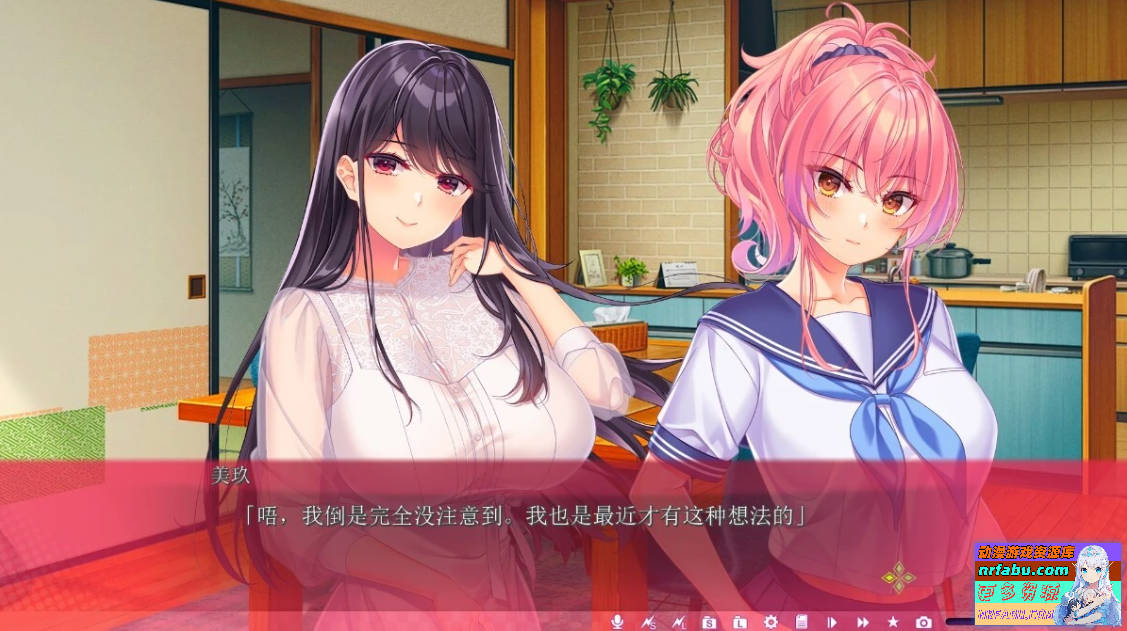Open the load menu folder icon
The image size is (1127, 631).
click(x=740, y=622)
